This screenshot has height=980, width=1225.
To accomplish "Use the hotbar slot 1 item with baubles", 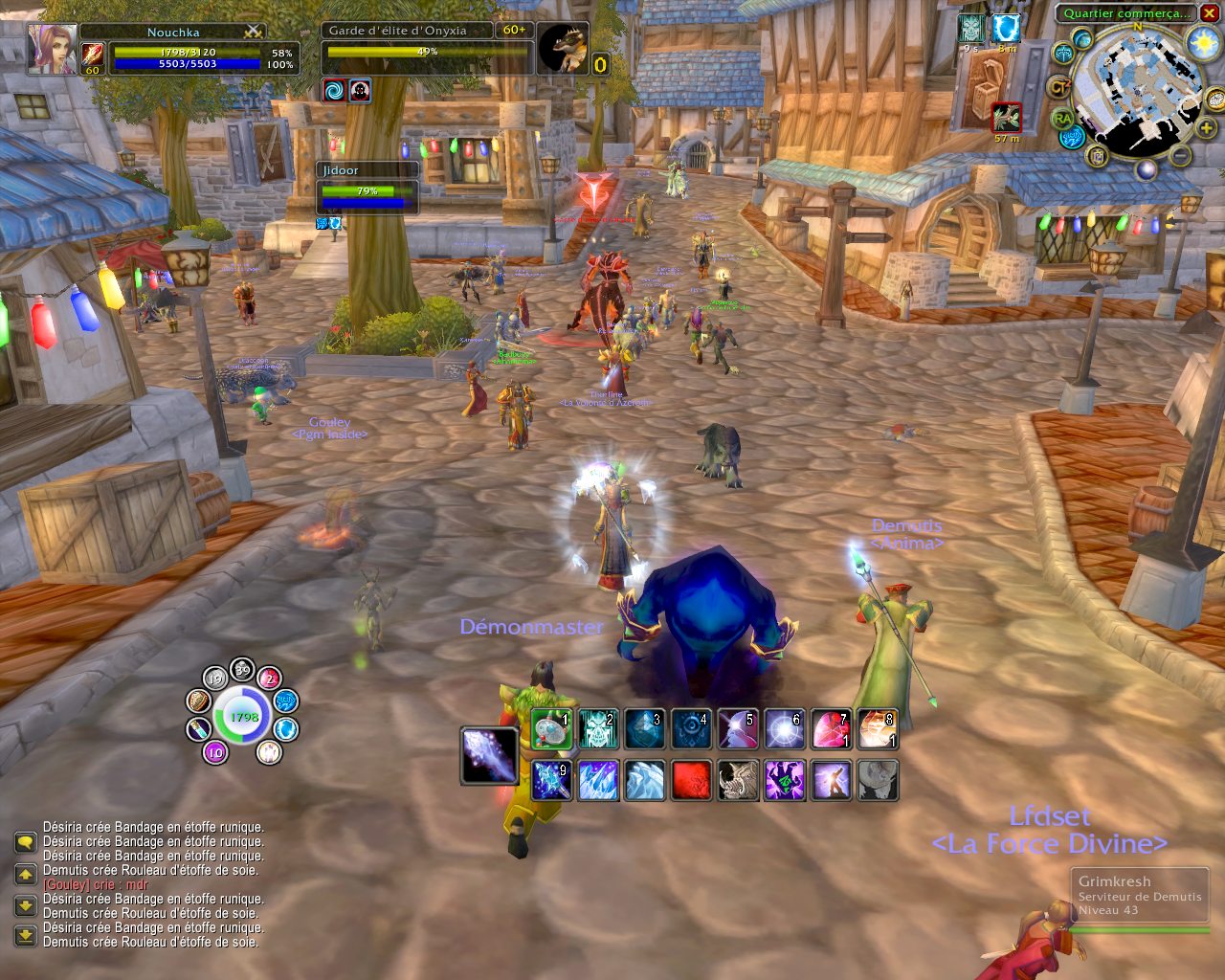I will tap(551, 729).
